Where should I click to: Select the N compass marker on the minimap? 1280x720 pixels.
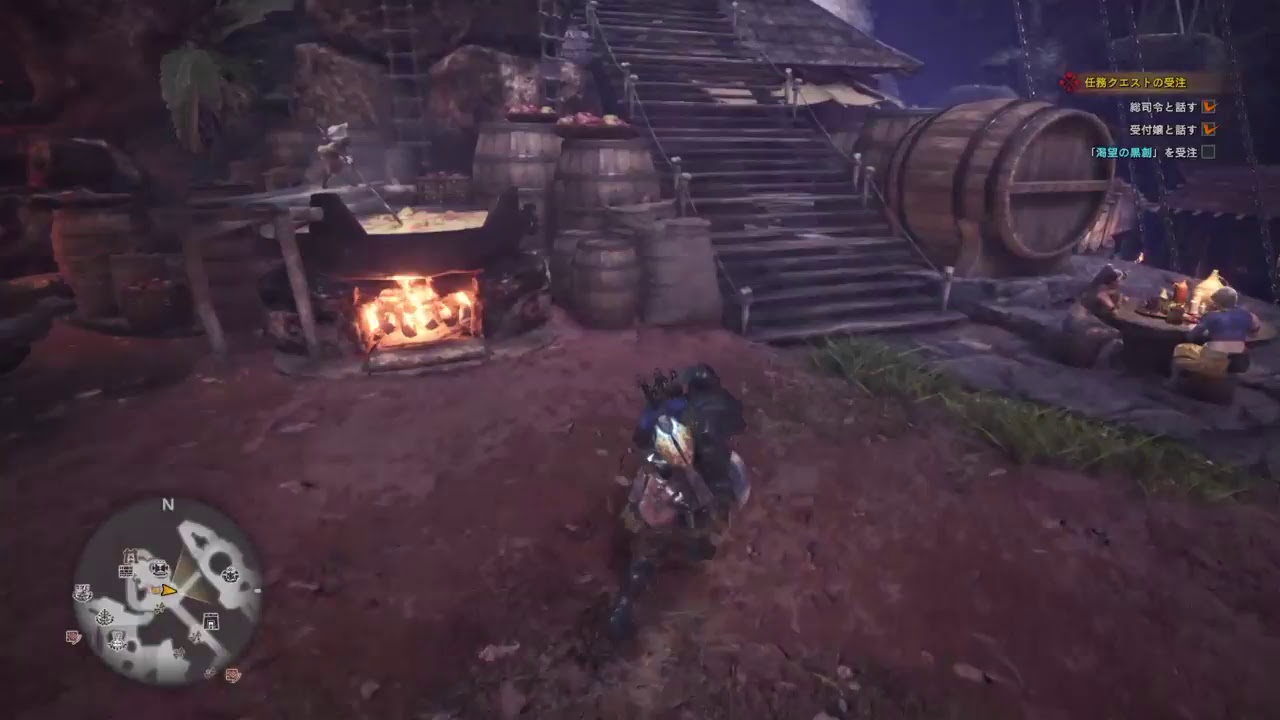coord(166,505)
